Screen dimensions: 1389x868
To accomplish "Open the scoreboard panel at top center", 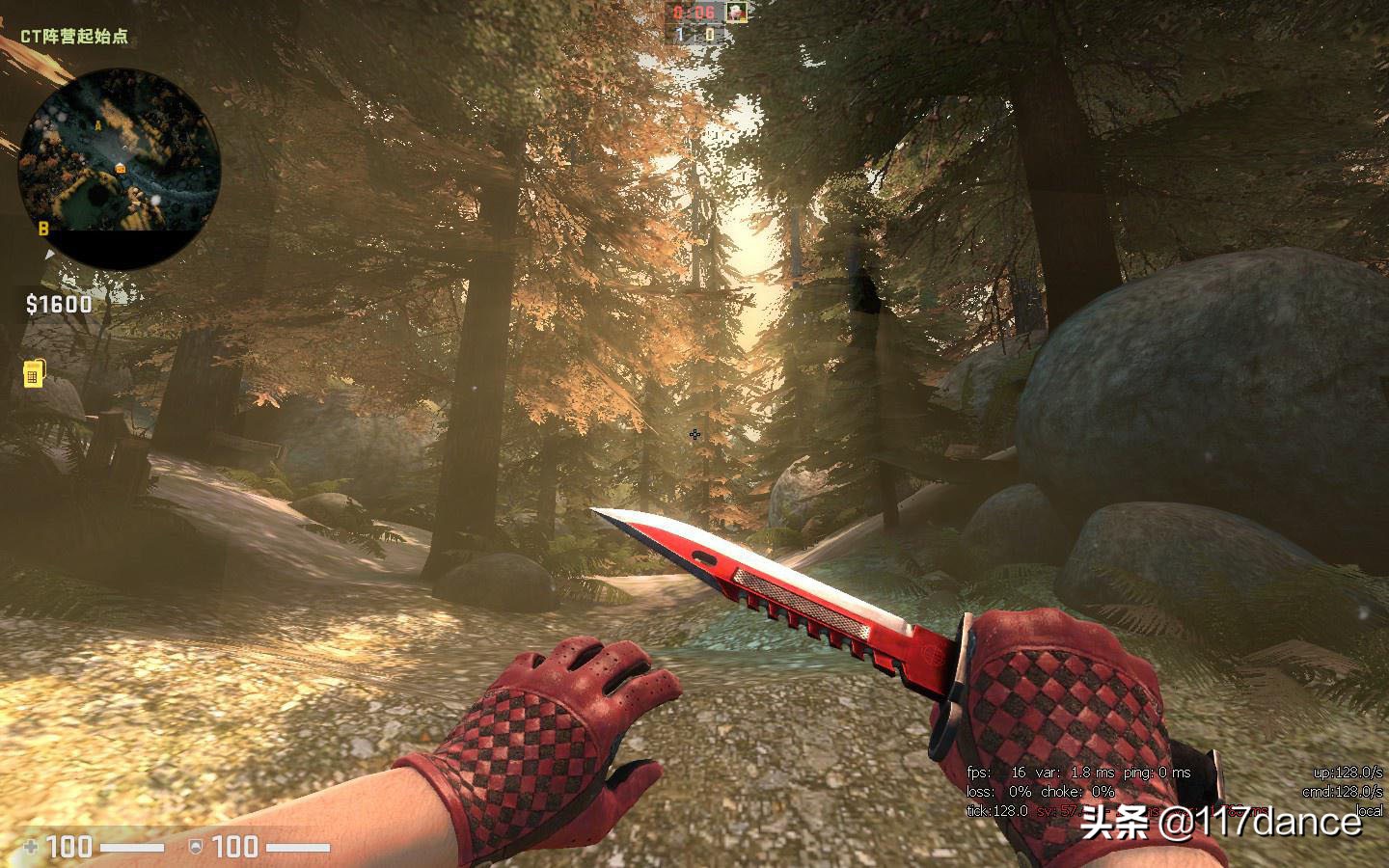I will pyautogui.click(x=694, y=23).
